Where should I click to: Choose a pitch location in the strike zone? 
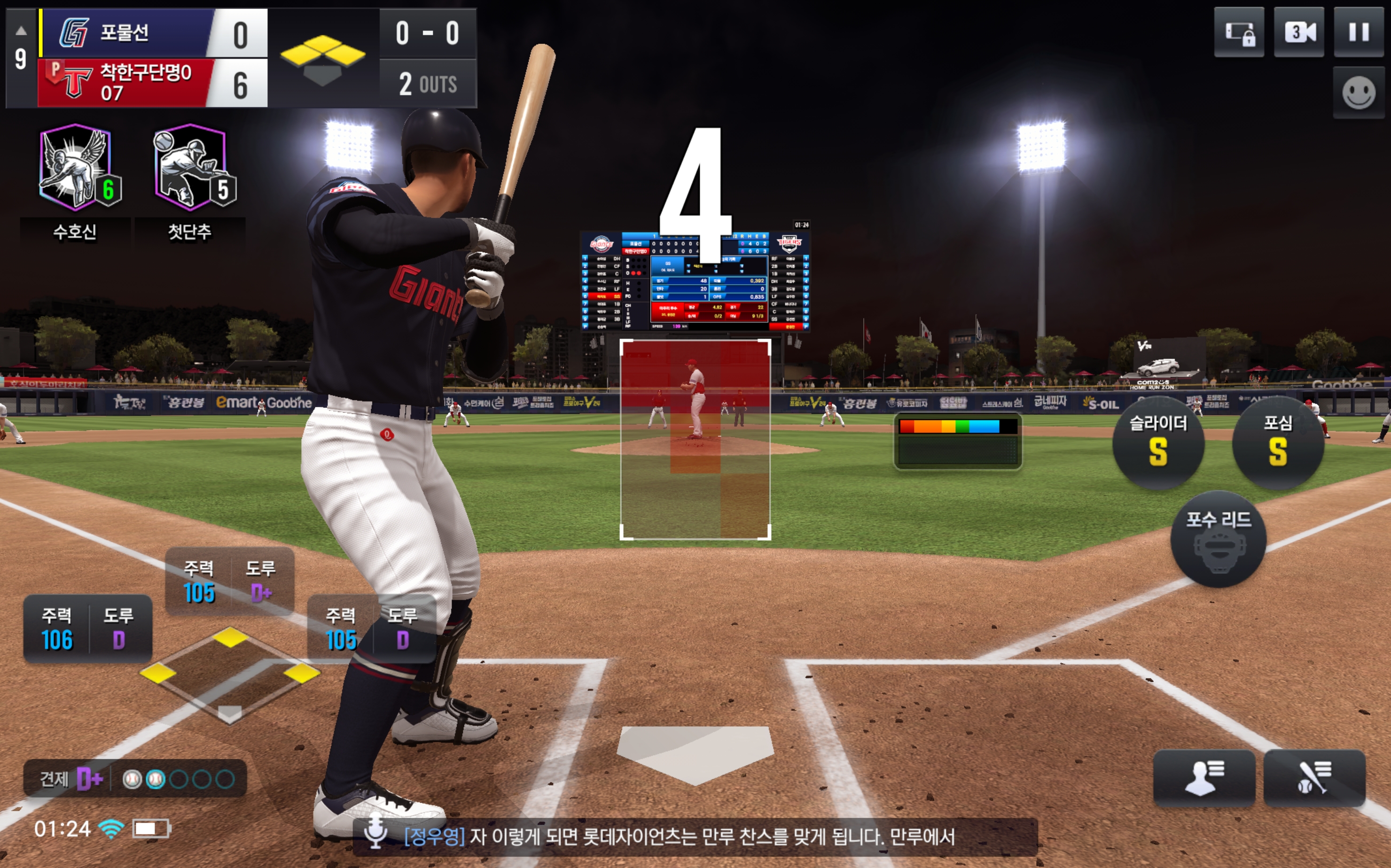click(695, 440)
